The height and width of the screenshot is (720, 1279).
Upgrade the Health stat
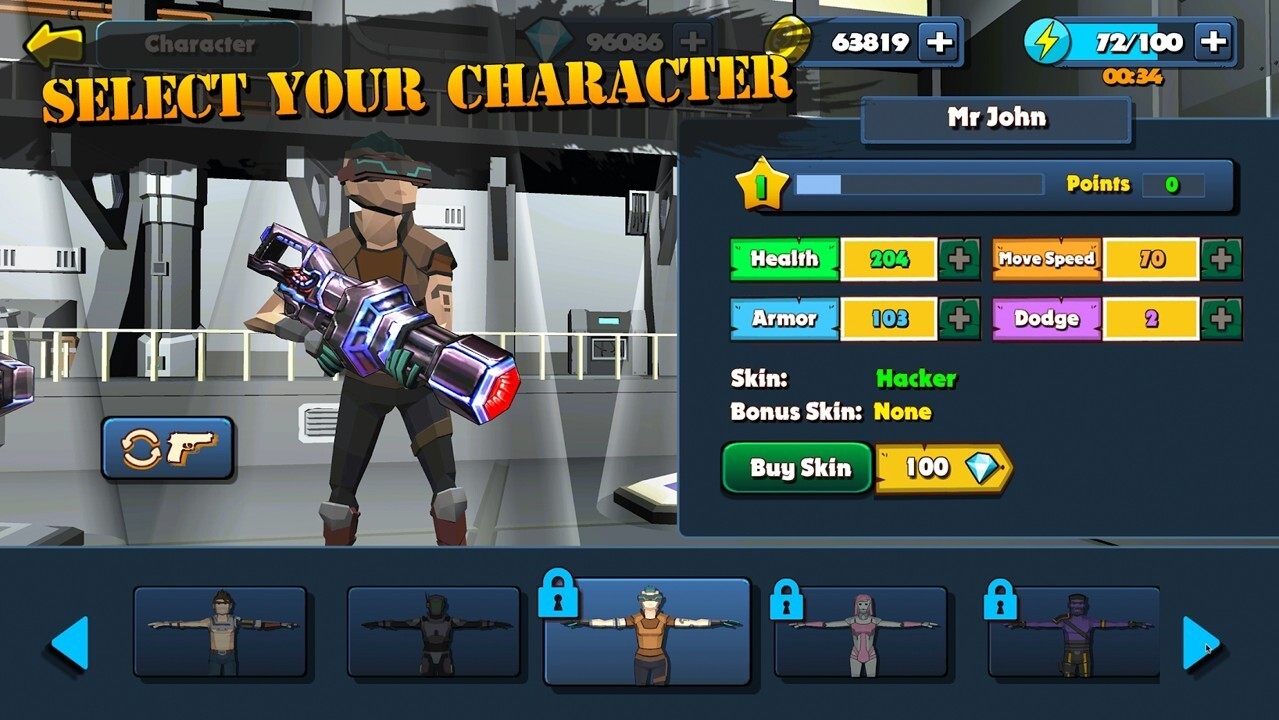coord(959,259)
